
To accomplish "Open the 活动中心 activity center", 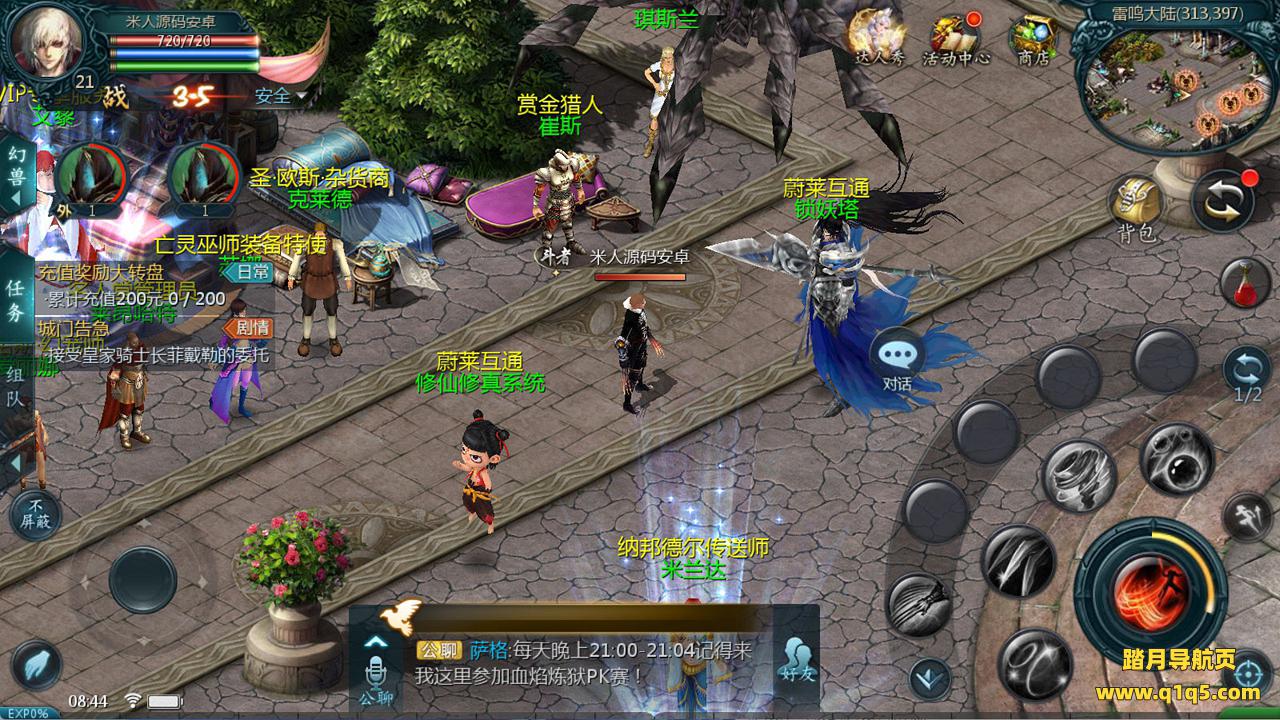I will click(955, 40).
